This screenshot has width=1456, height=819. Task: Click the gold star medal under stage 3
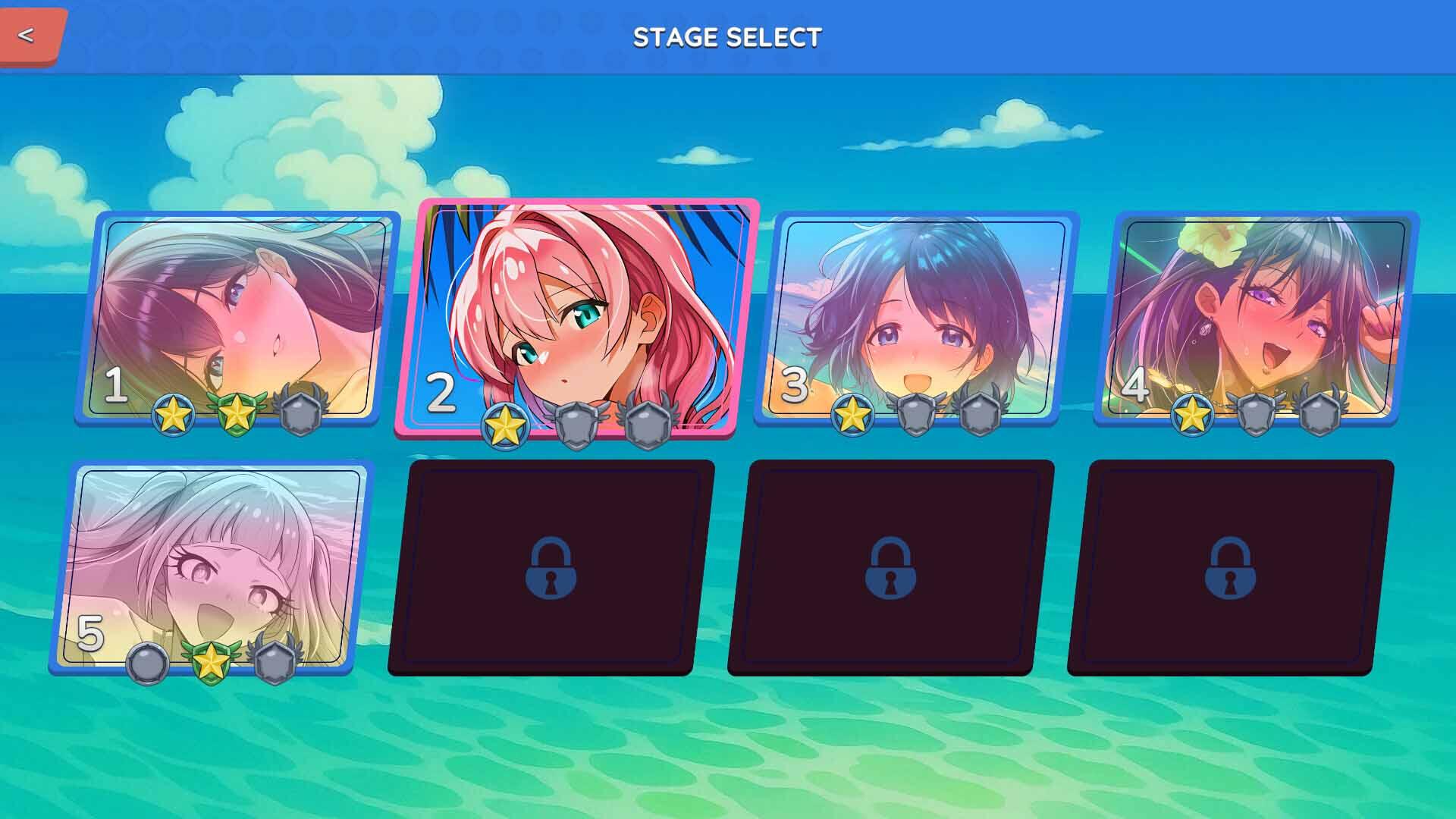tap(855, 415)
